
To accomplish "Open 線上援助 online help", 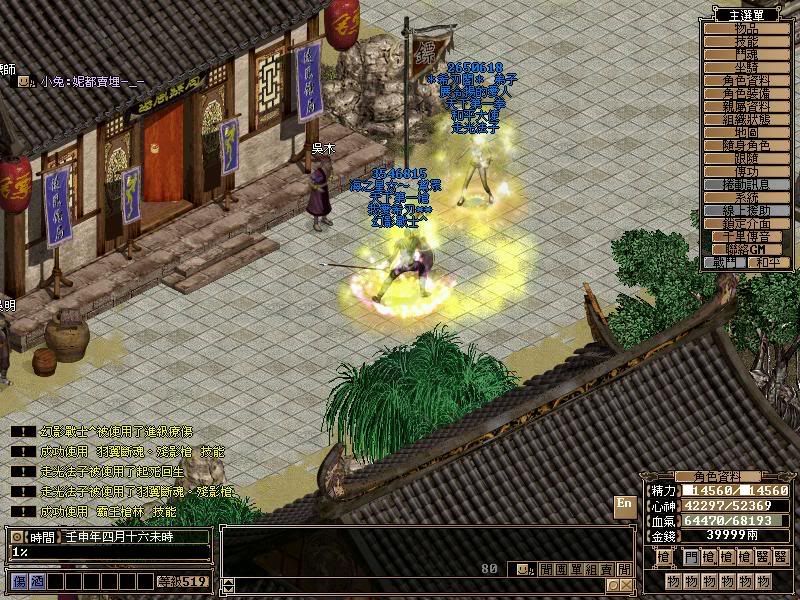I will (x=746, y=210).
